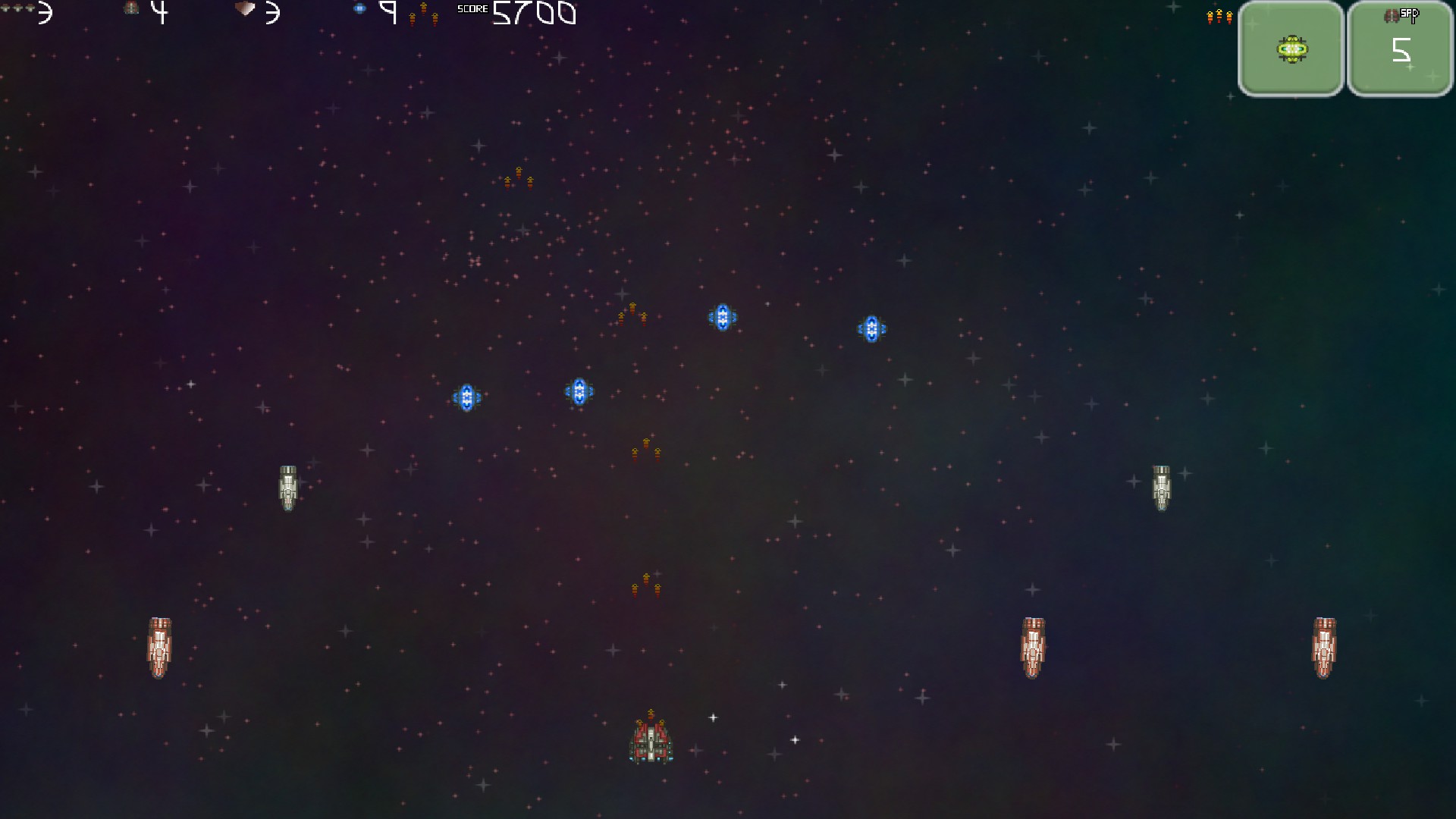This screenshot has height=819, width=1456.
Task: Select the rightmost blue UFO enemy
Action: [x=872, y=328]
